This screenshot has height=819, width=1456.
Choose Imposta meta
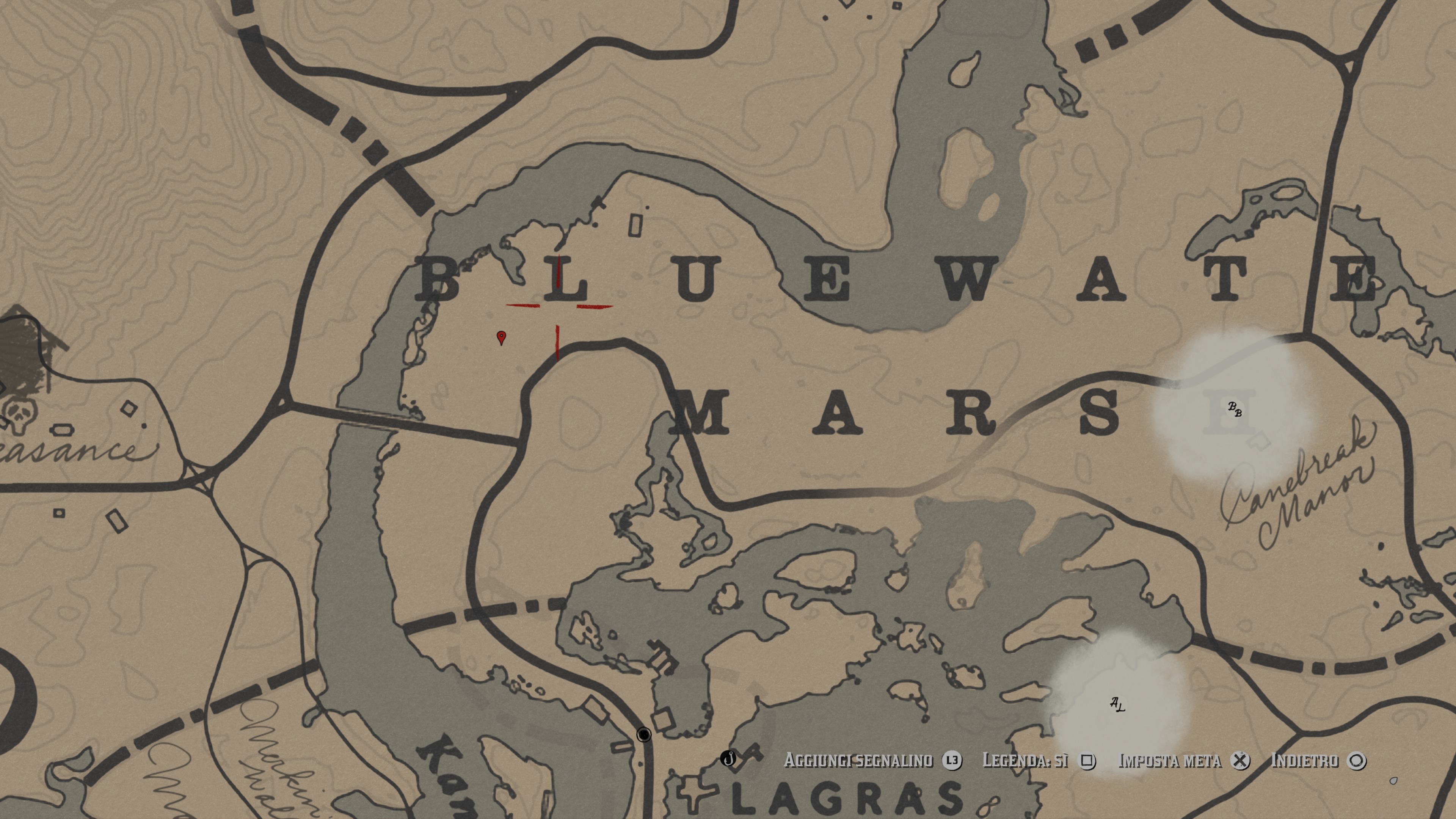click(1169, 761)
